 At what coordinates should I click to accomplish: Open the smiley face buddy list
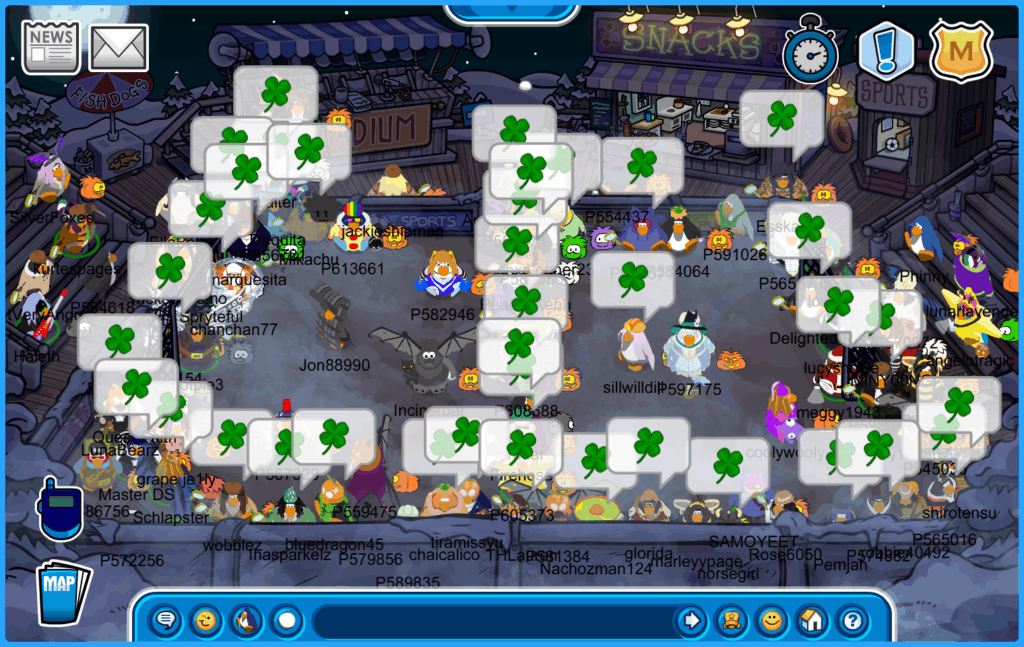(x=771, y=621)
